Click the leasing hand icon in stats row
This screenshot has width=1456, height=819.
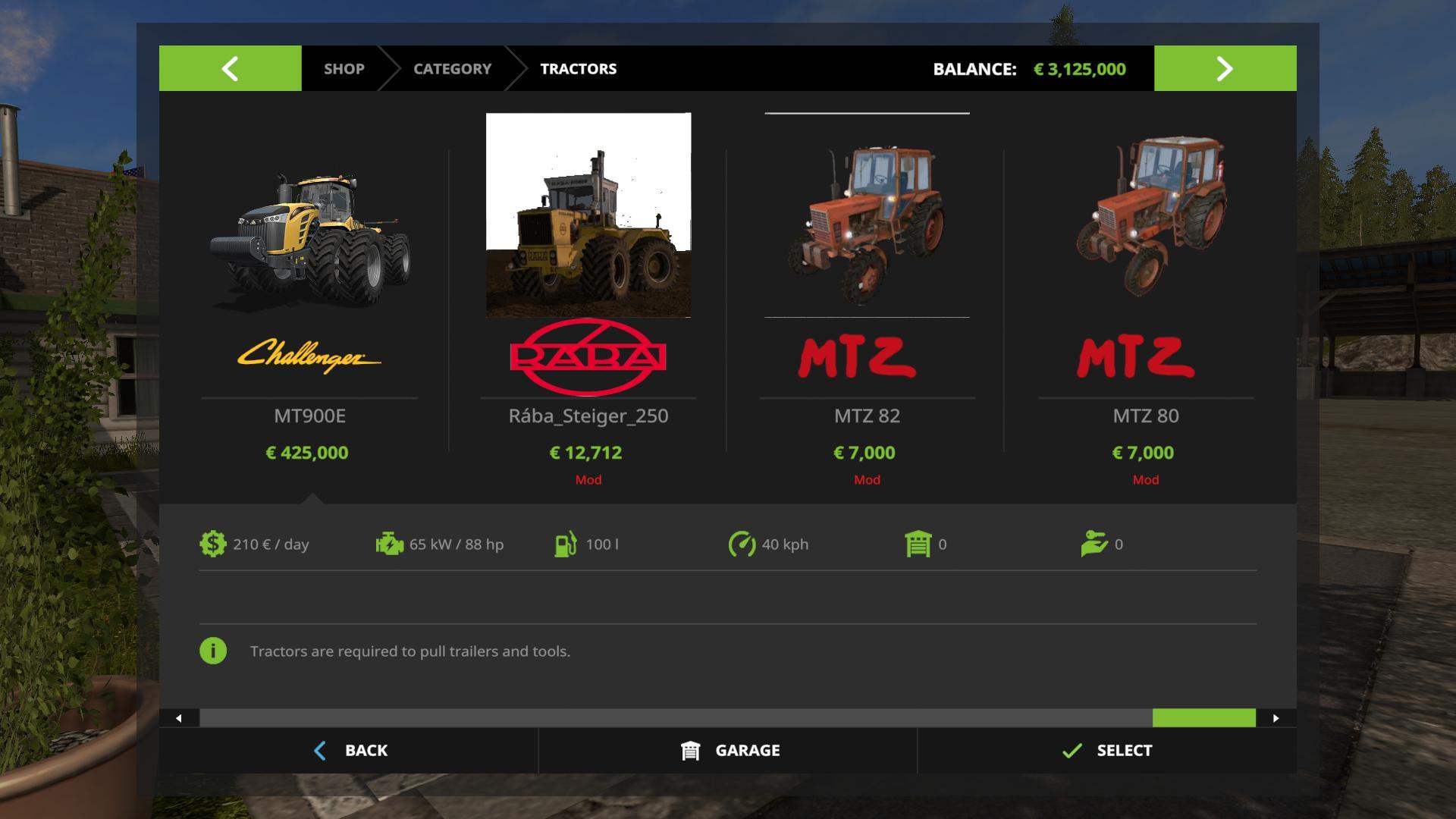pyautogui.click(x=1095, y=544)
